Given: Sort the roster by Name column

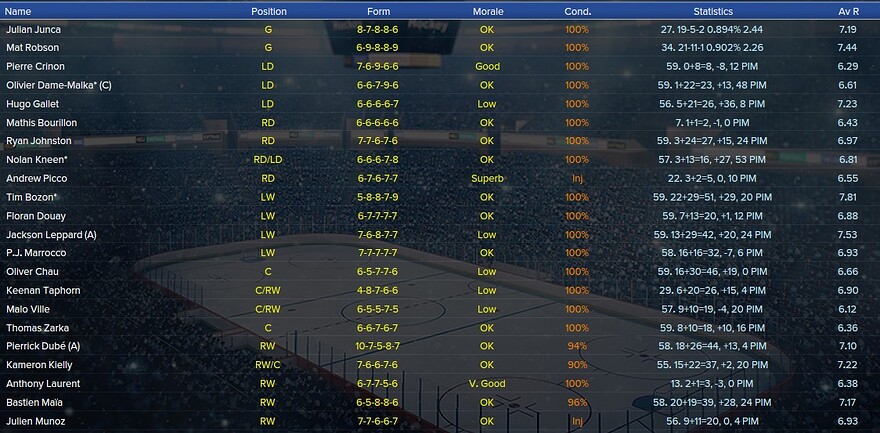Looking at the screenshot, I should click(18, 11).
